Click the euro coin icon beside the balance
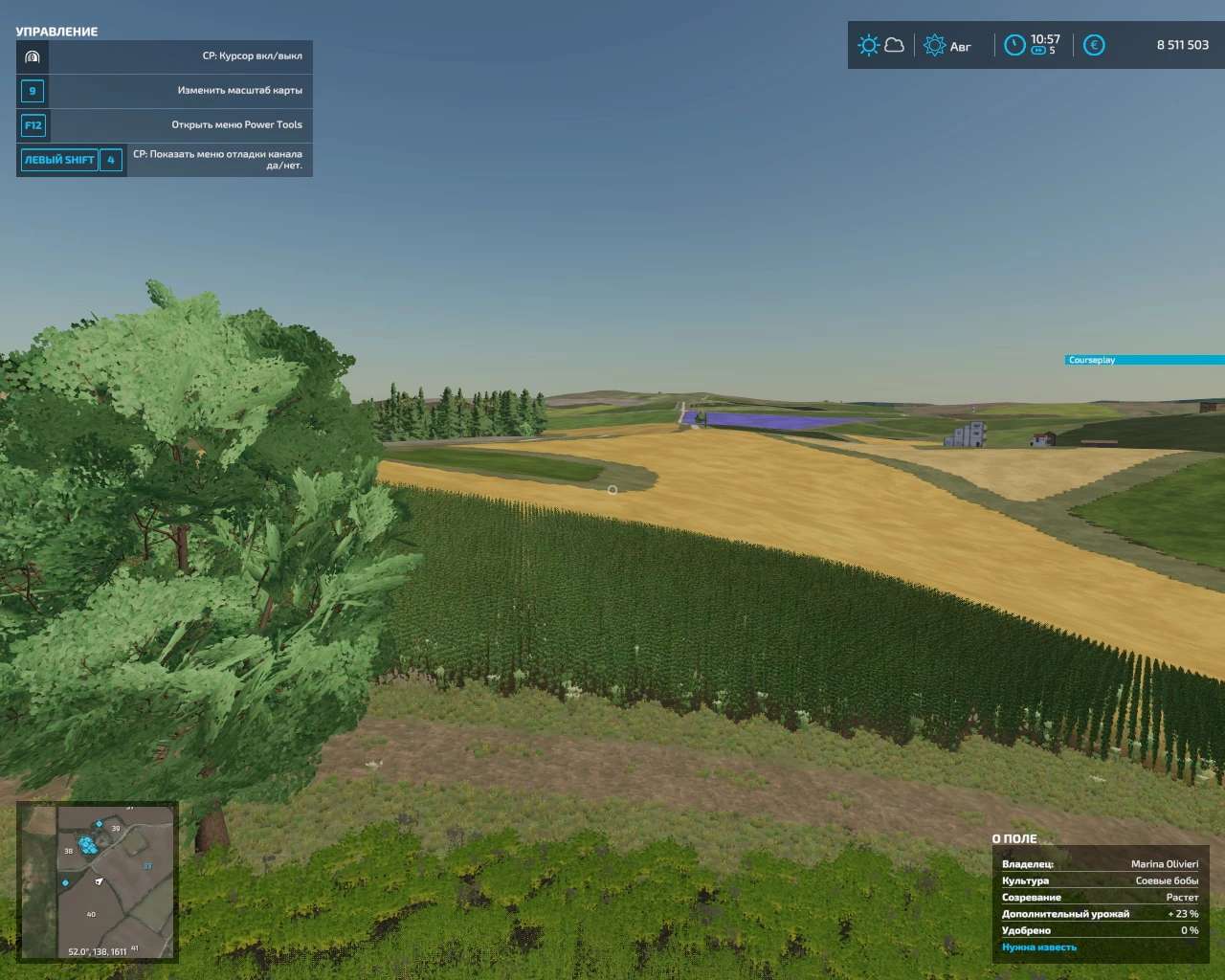The image size is (1225, 980). tap(1093, 44)
